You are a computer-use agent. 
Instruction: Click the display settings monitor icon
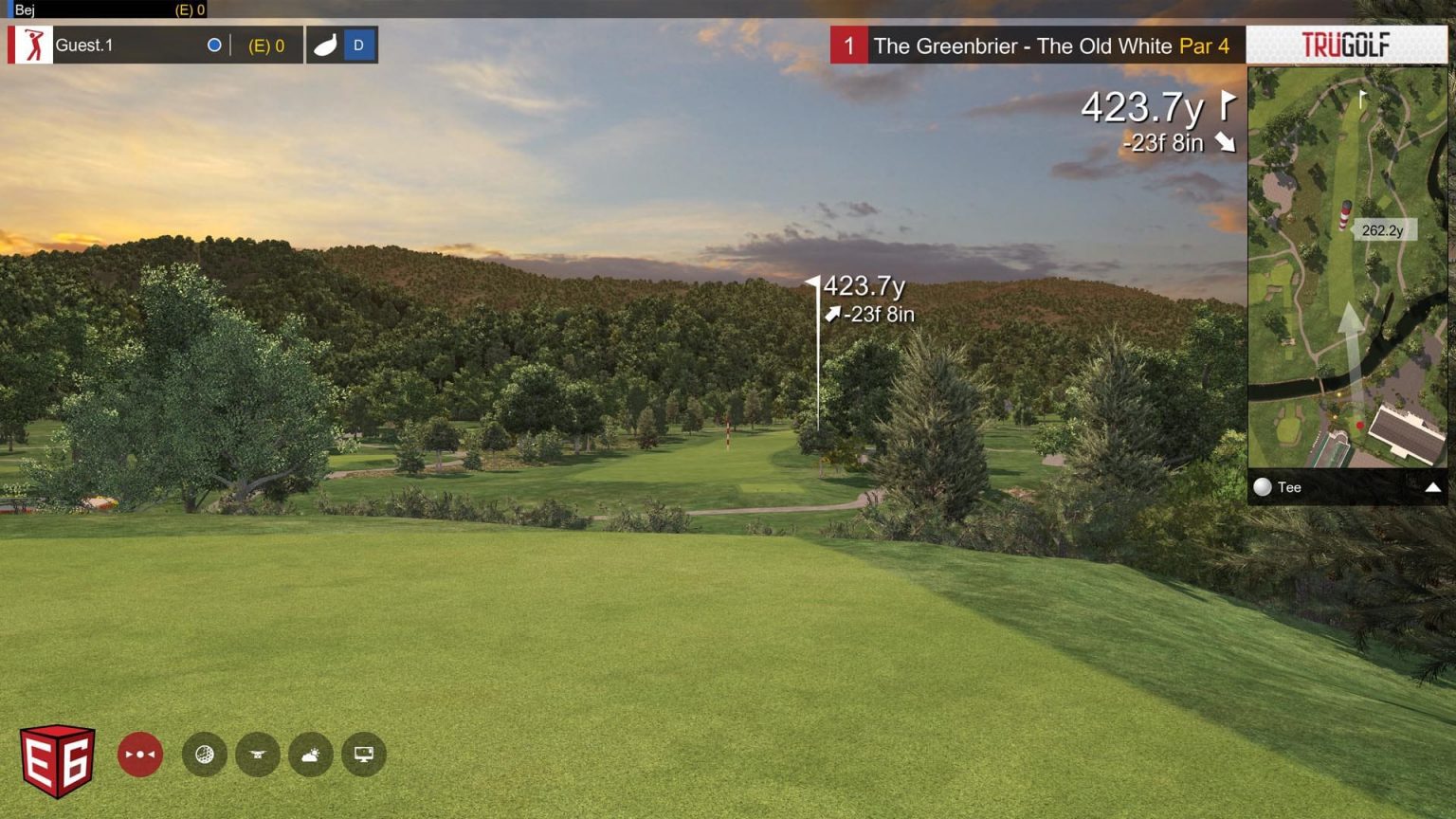click(x=363, y=754)
